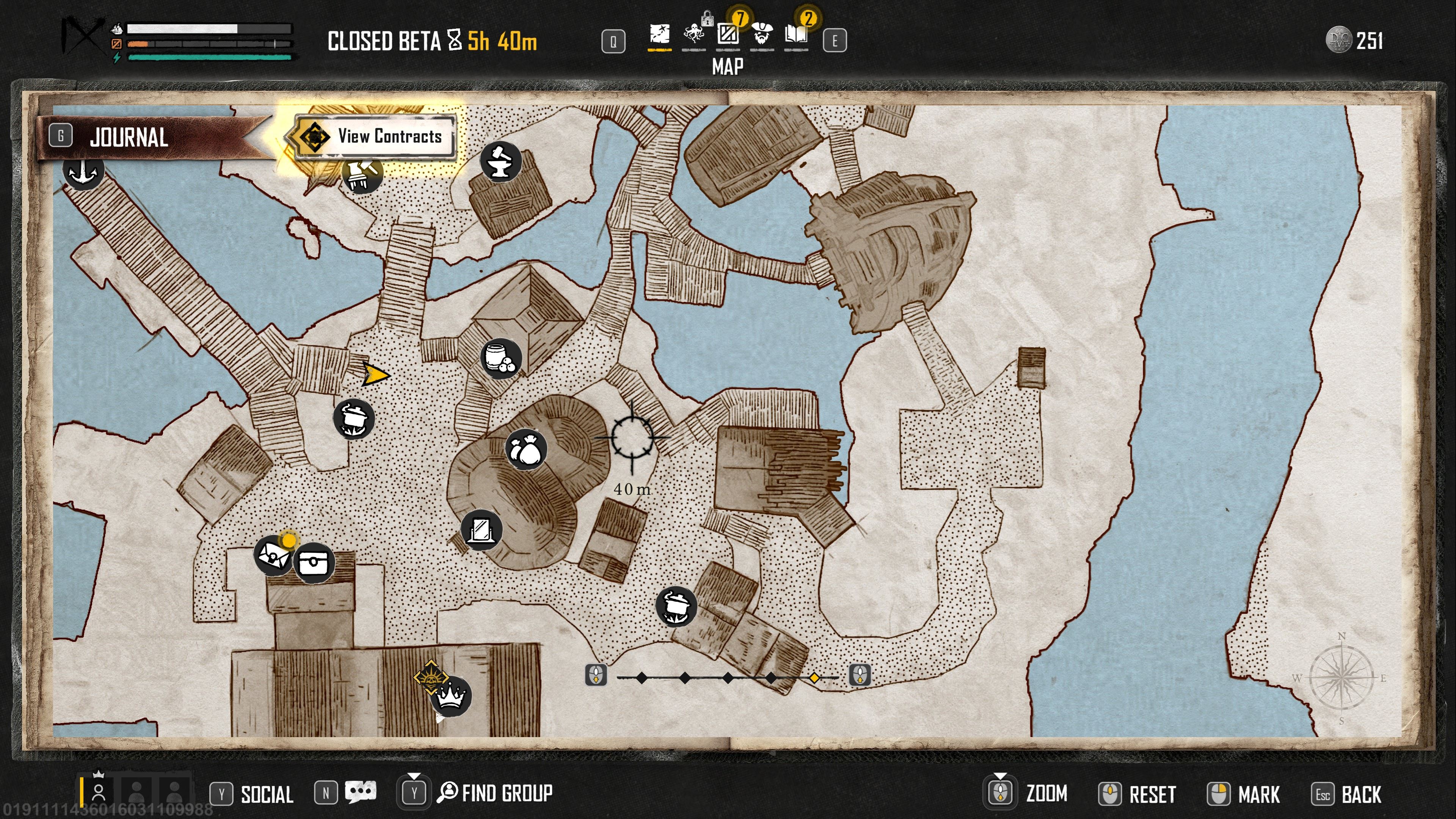Open the cargo crate tab
Image resolution: width=1456 pixels, height=819 pixels.
[728, 35]
